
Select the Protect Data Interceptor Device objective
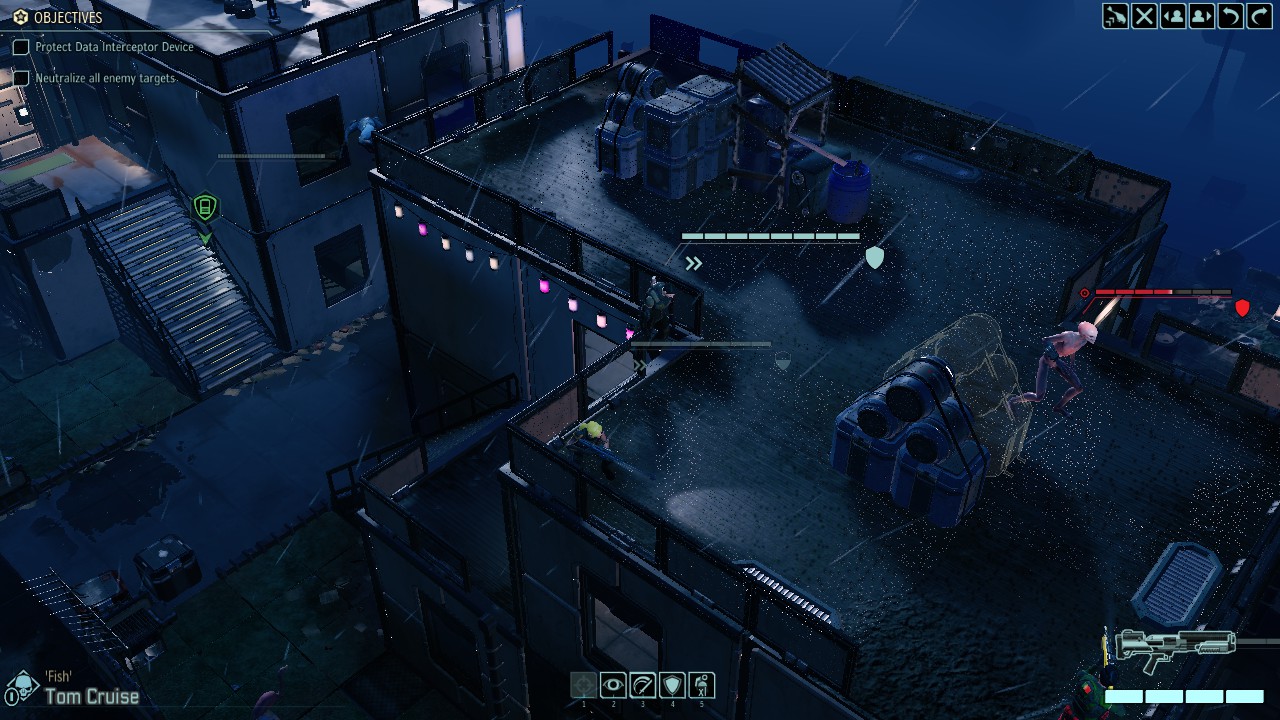[x=113, y=47]
